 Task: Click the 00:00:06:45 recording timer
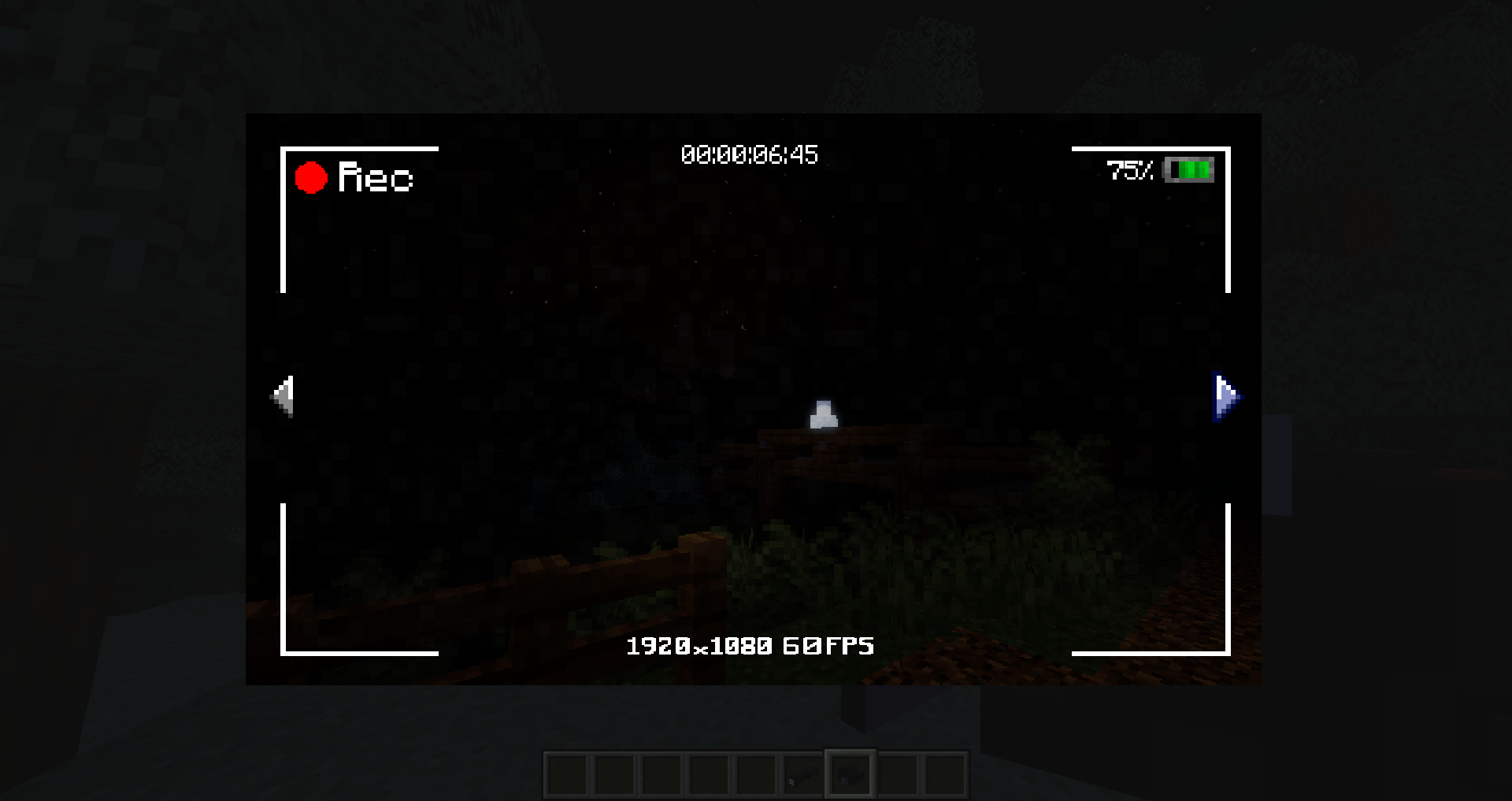coord(750,155)
